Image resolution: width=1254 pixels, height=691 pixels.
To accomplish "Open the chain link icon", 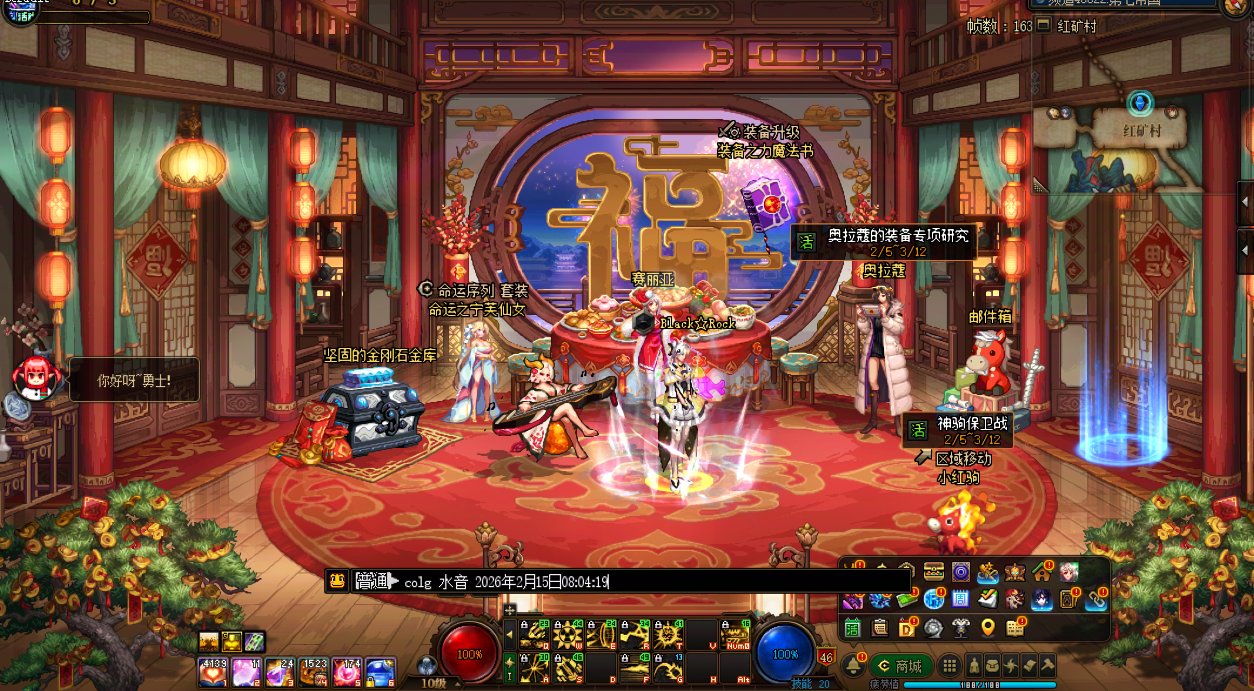I will point(1095,599).
